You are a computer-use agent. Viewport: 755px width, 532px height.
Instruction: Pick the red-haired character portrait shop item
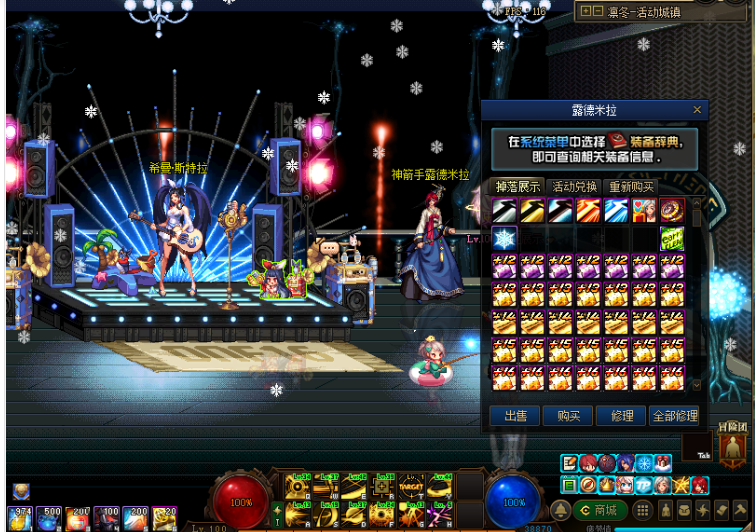point(643,211)
